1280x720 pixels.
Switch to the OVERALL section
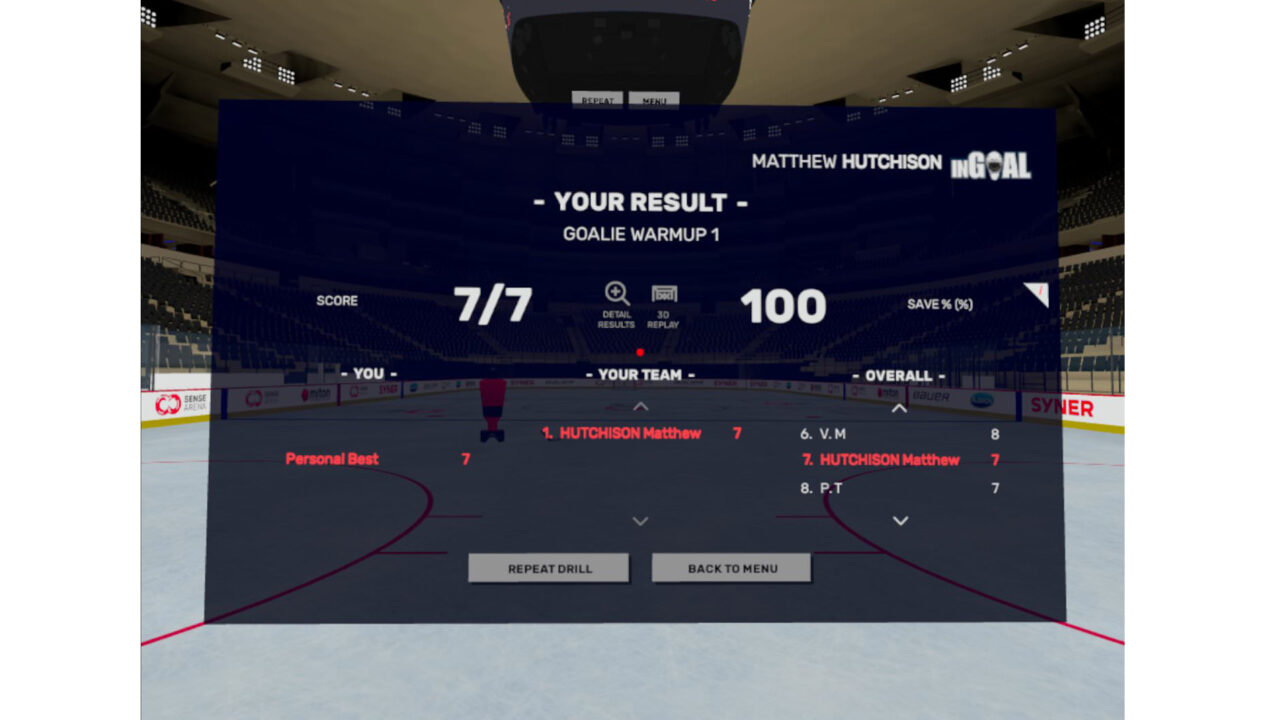point(898,373)
